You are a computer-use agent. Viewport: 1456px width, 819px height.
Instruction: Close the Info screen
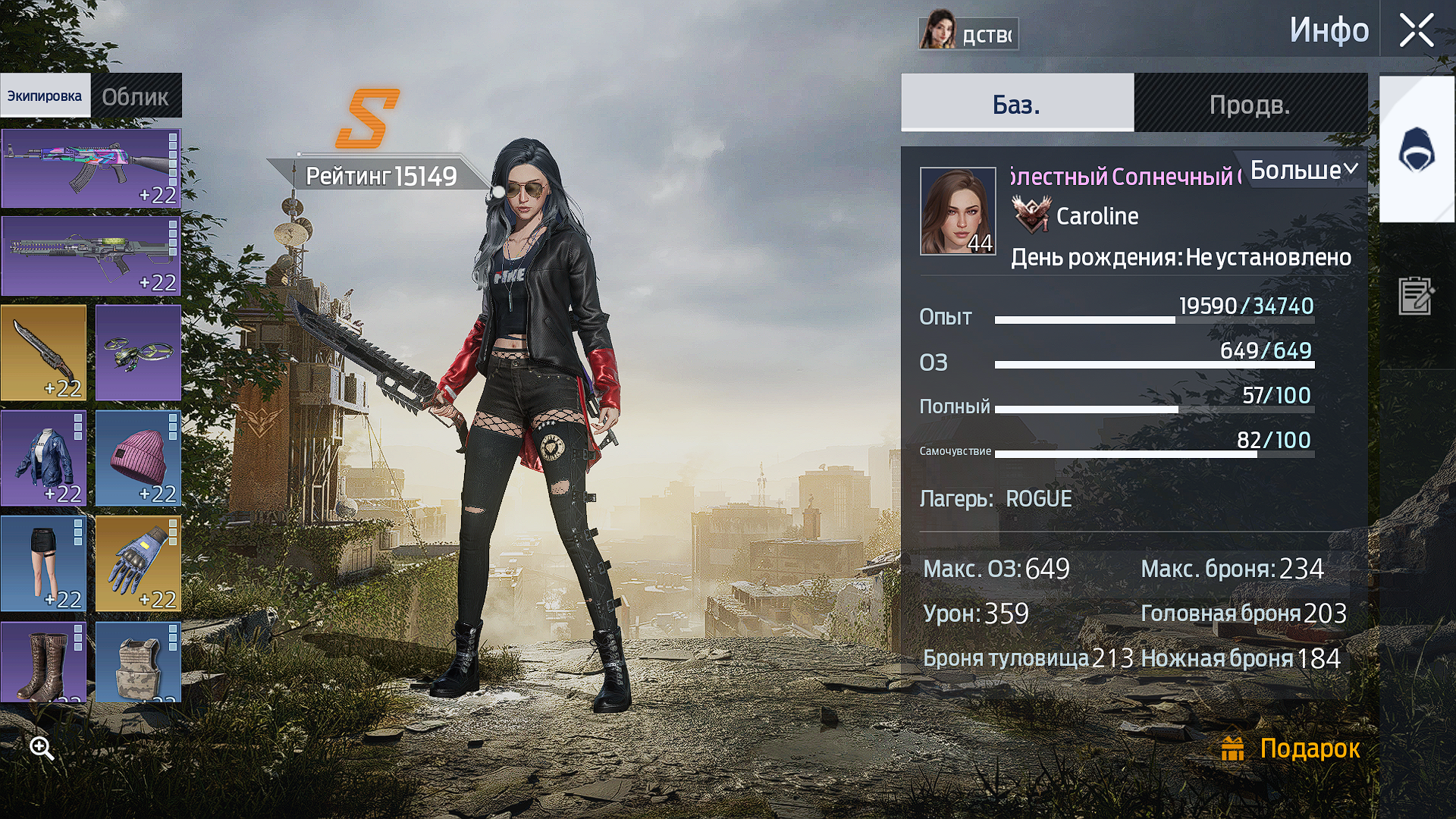1416,31
